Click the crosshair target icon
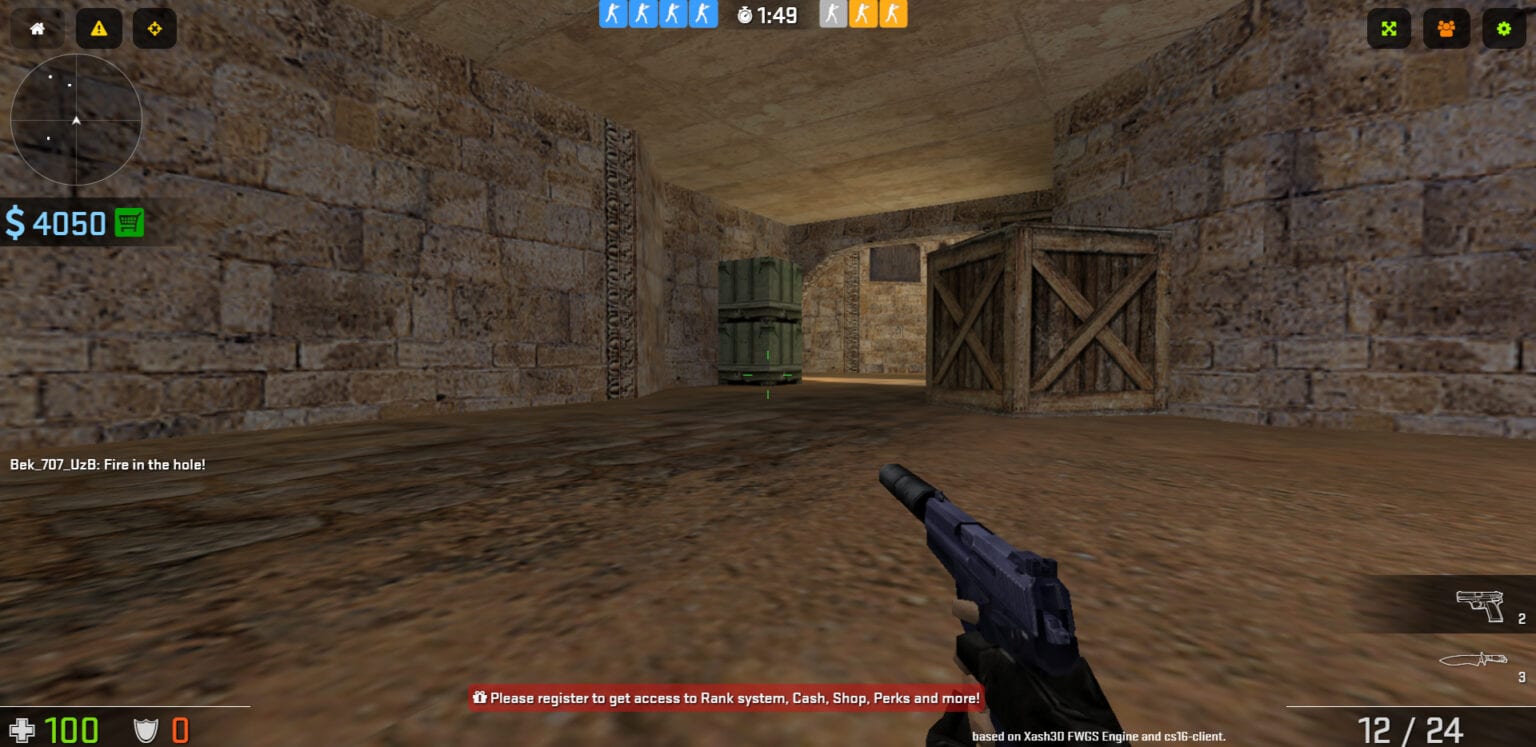 [155, 28]
